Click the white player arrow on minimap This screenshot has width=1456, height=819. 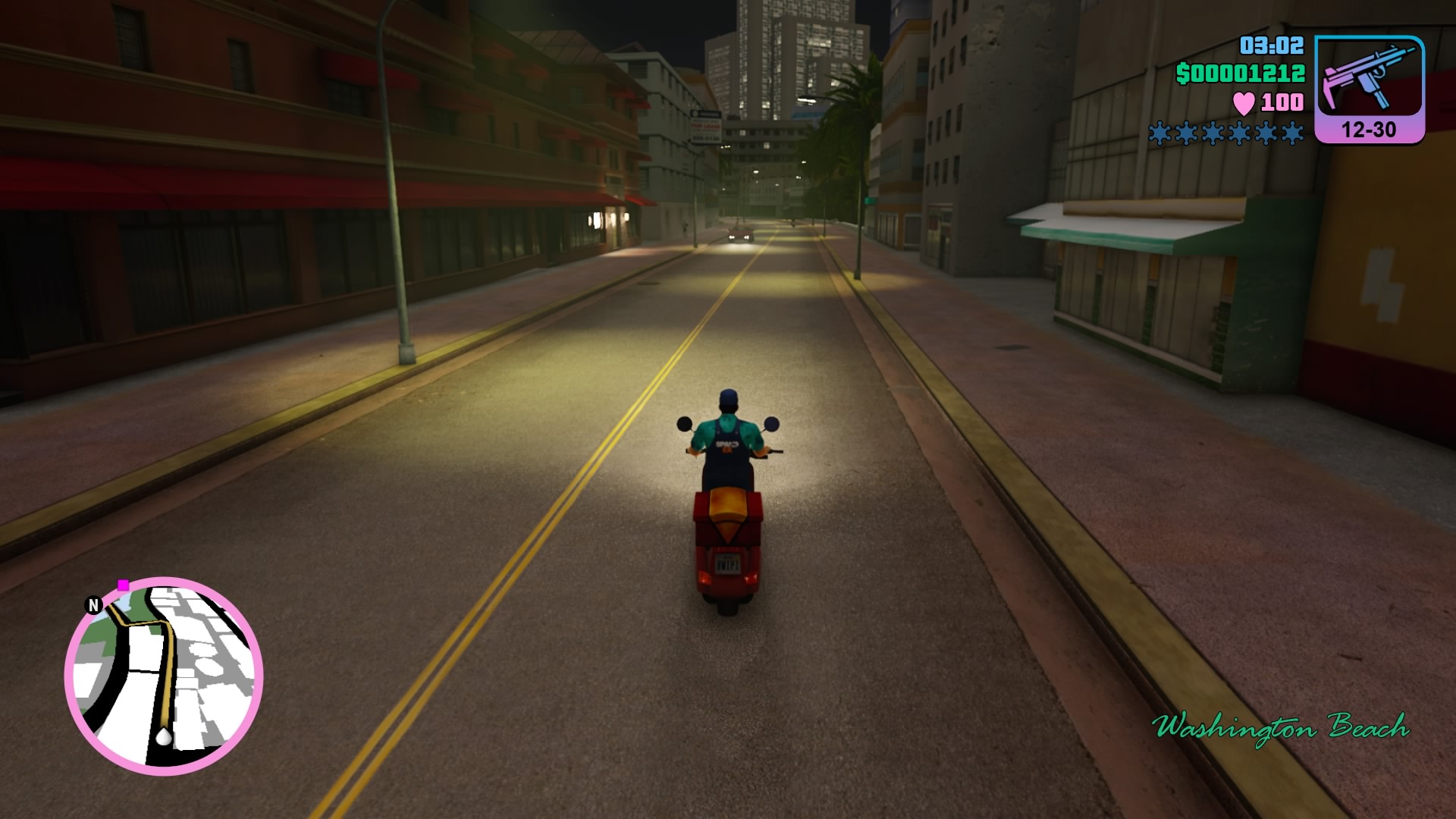point(163,736)
